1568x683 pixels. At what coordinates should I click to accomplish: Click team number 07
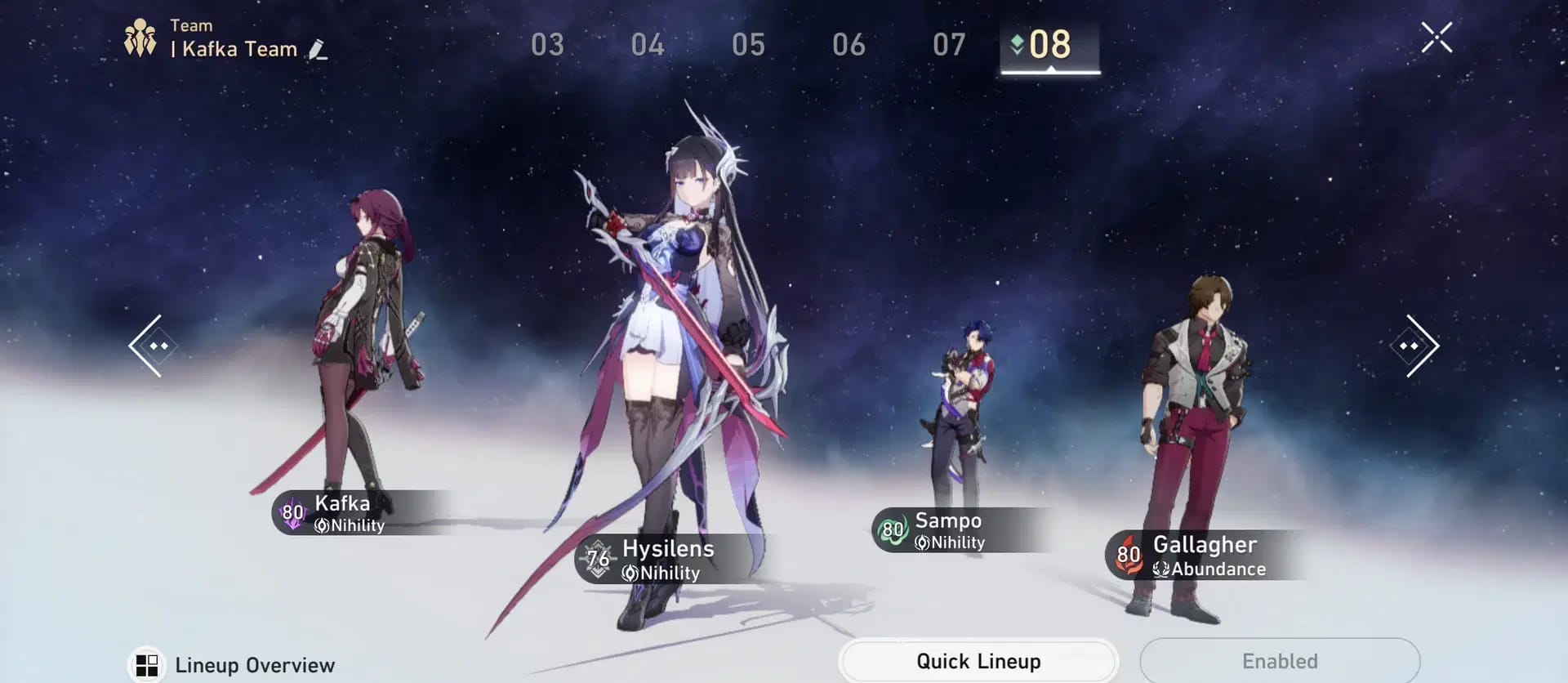pos(950,46)
